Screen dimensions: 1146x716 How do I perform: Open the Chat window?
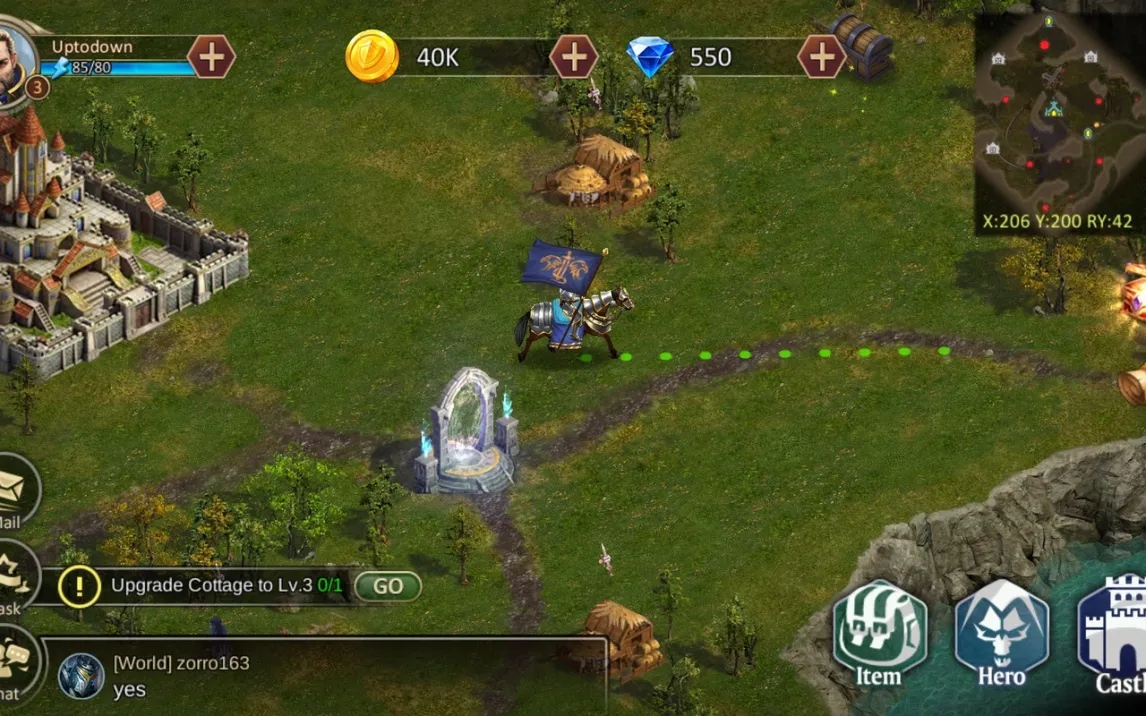pos(14,665)
